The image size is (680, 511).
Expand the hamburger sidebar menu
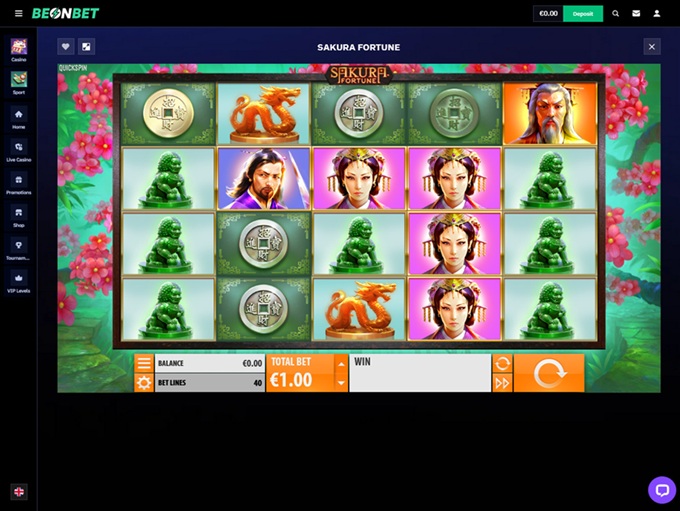click(19, 14)
